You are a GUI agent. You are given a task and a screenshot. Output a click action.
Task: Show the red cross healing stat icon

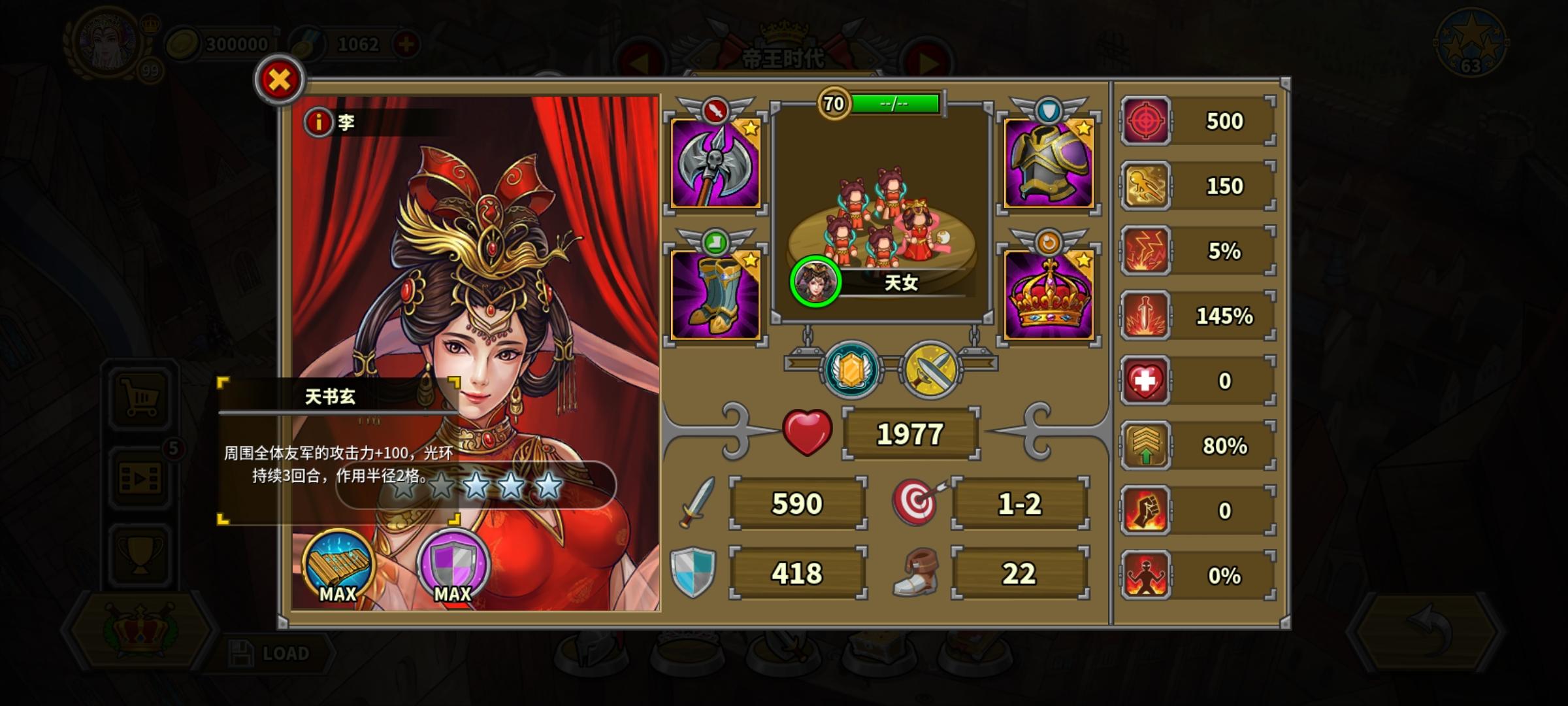point(1145,380)
